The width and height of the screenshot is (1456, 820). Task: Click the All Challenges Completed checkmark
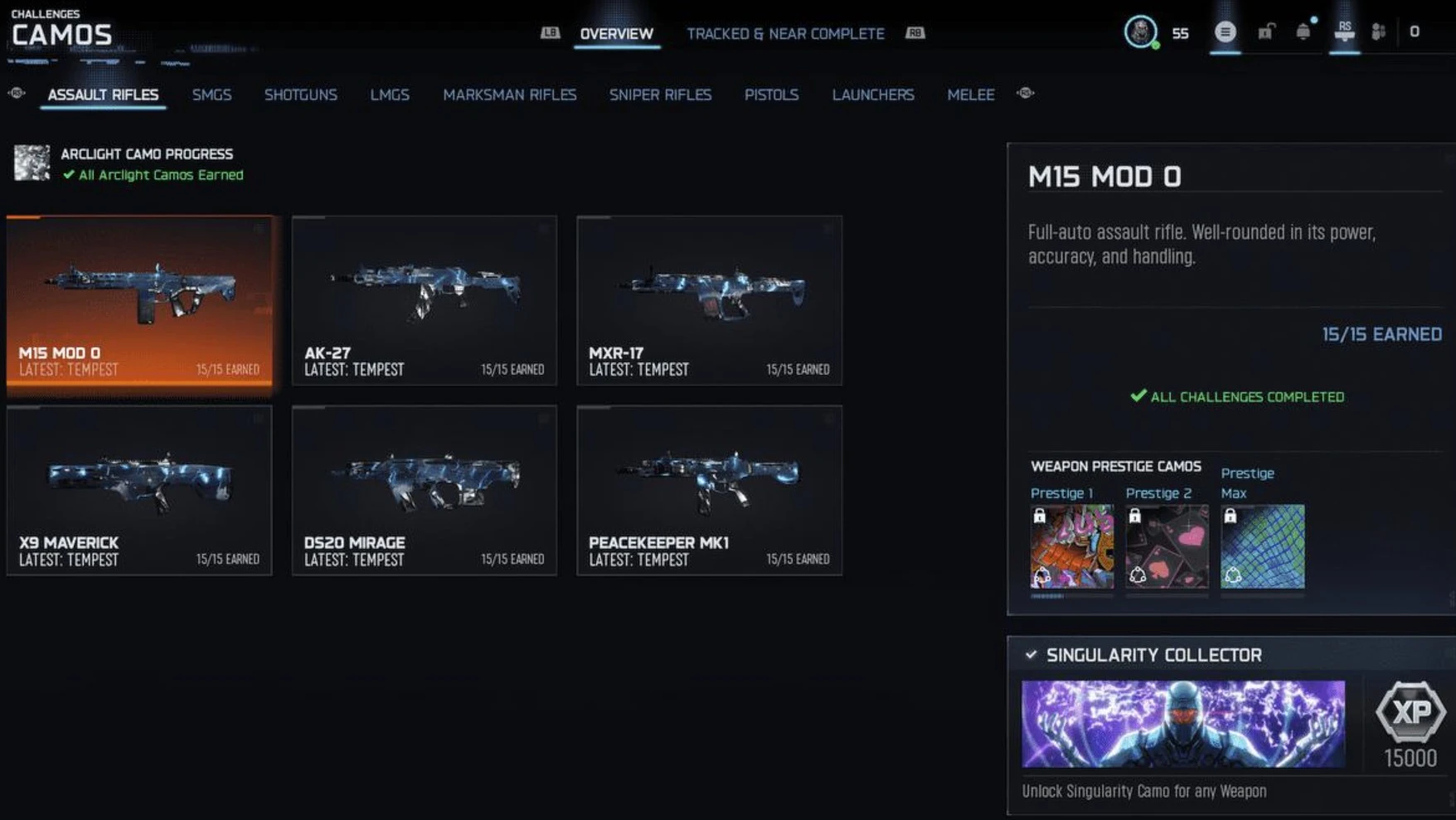pos(1138,396)
